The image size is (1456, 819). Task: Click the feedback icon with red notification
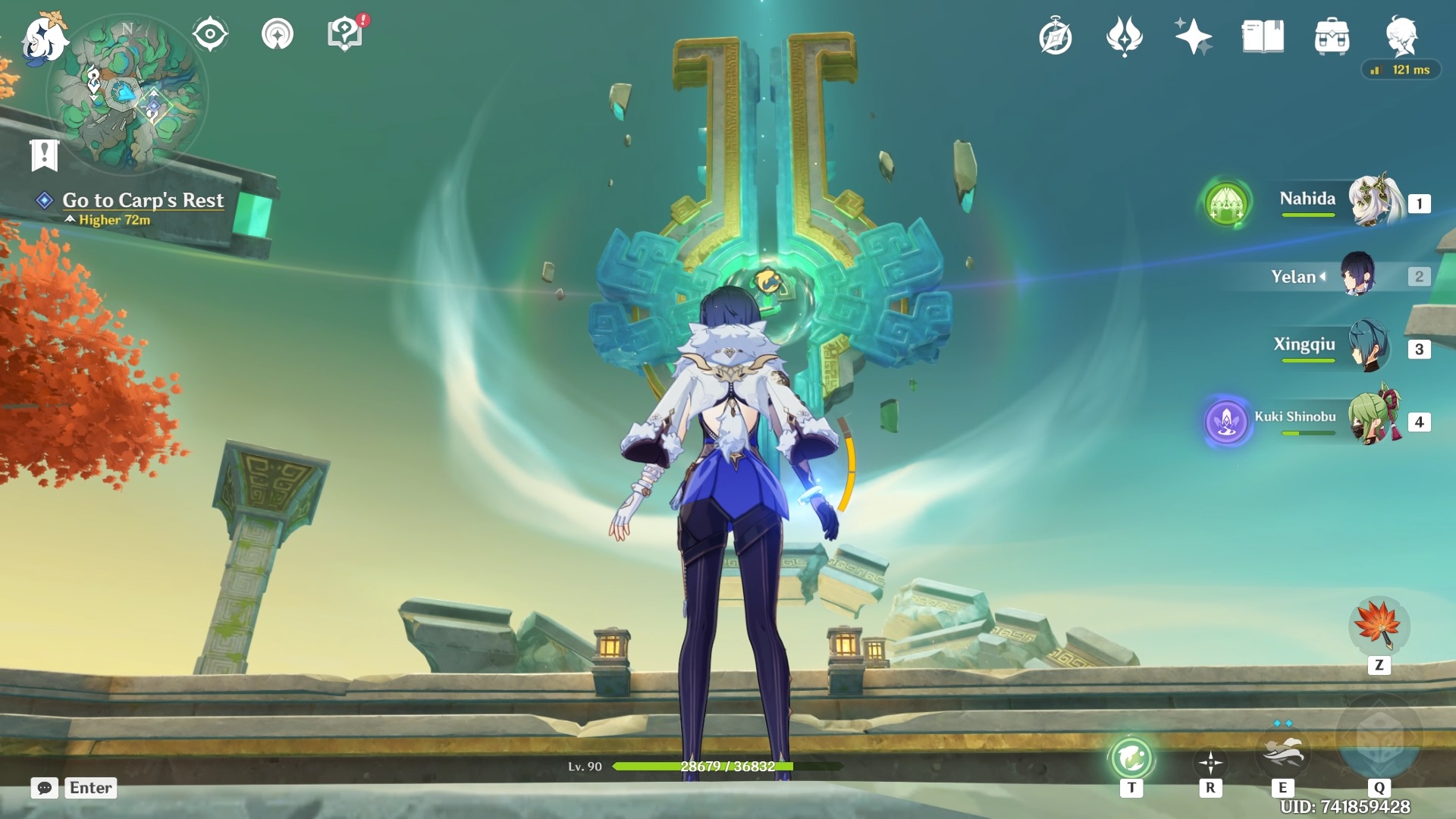coord(345,33)
